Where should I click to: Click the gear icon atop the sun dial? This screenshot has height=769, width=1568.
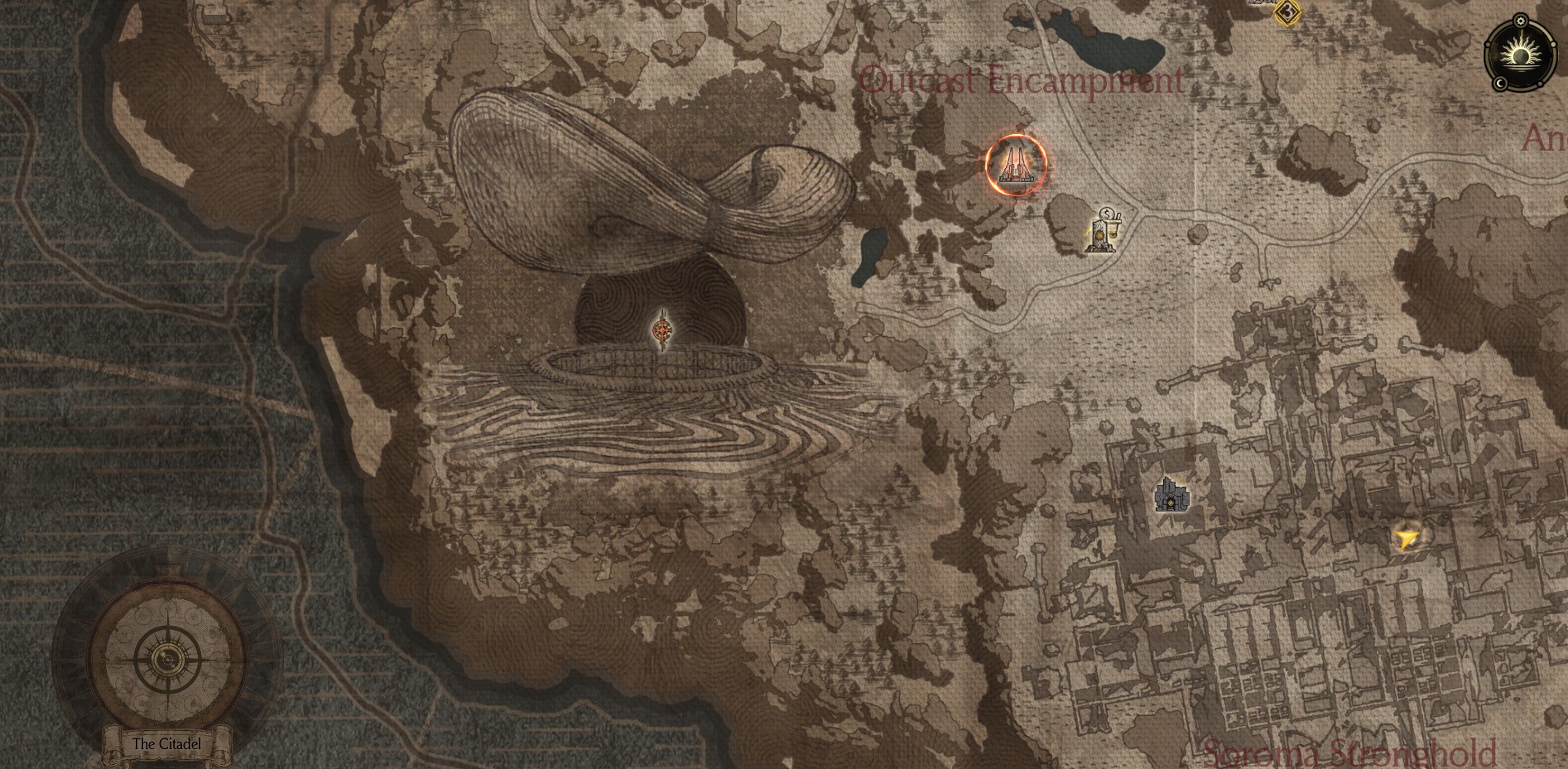click(x=1520, y=20)
